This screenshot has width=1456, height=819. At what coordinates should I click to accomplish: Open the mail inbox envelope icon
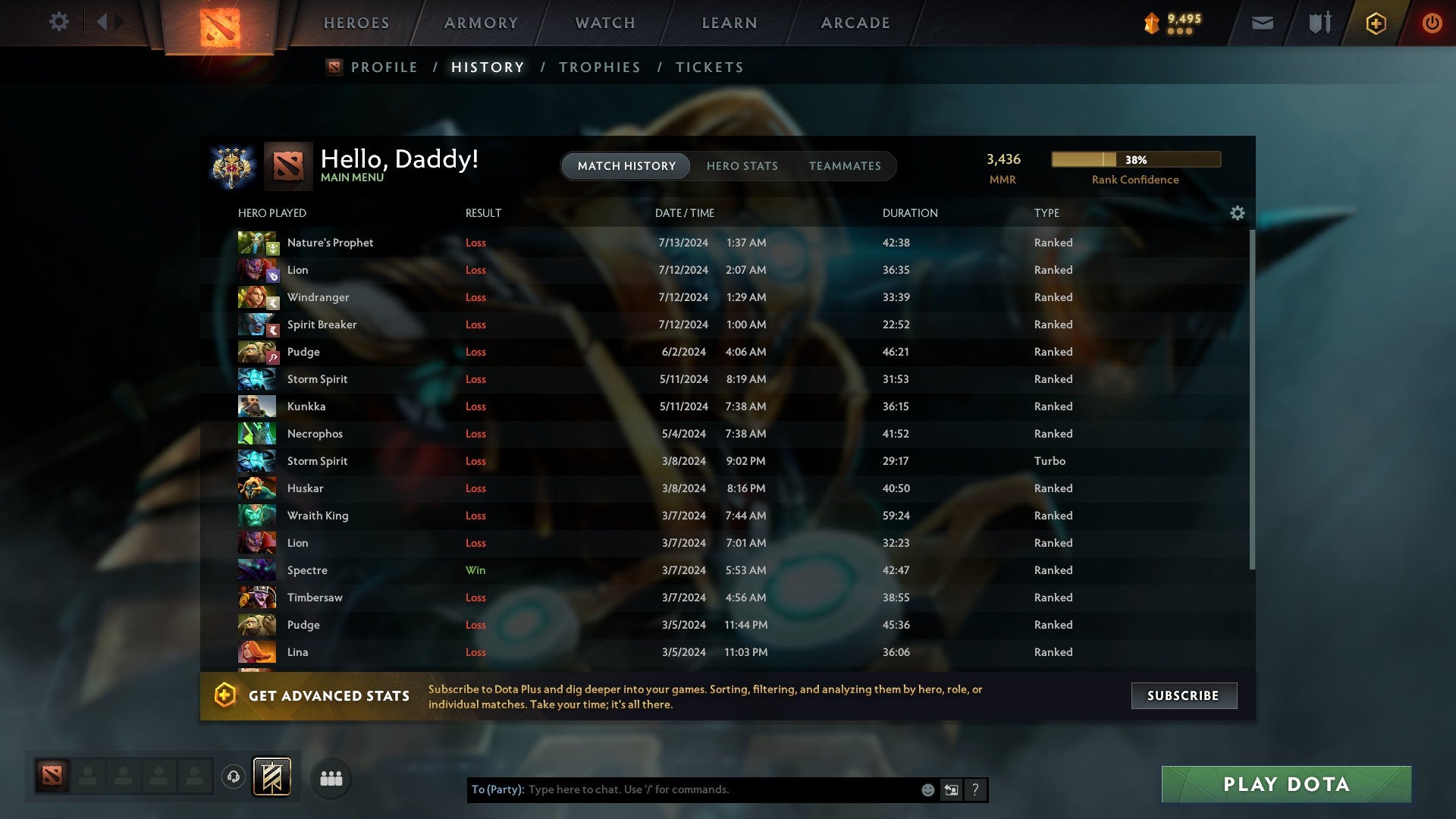point(1261,23)
